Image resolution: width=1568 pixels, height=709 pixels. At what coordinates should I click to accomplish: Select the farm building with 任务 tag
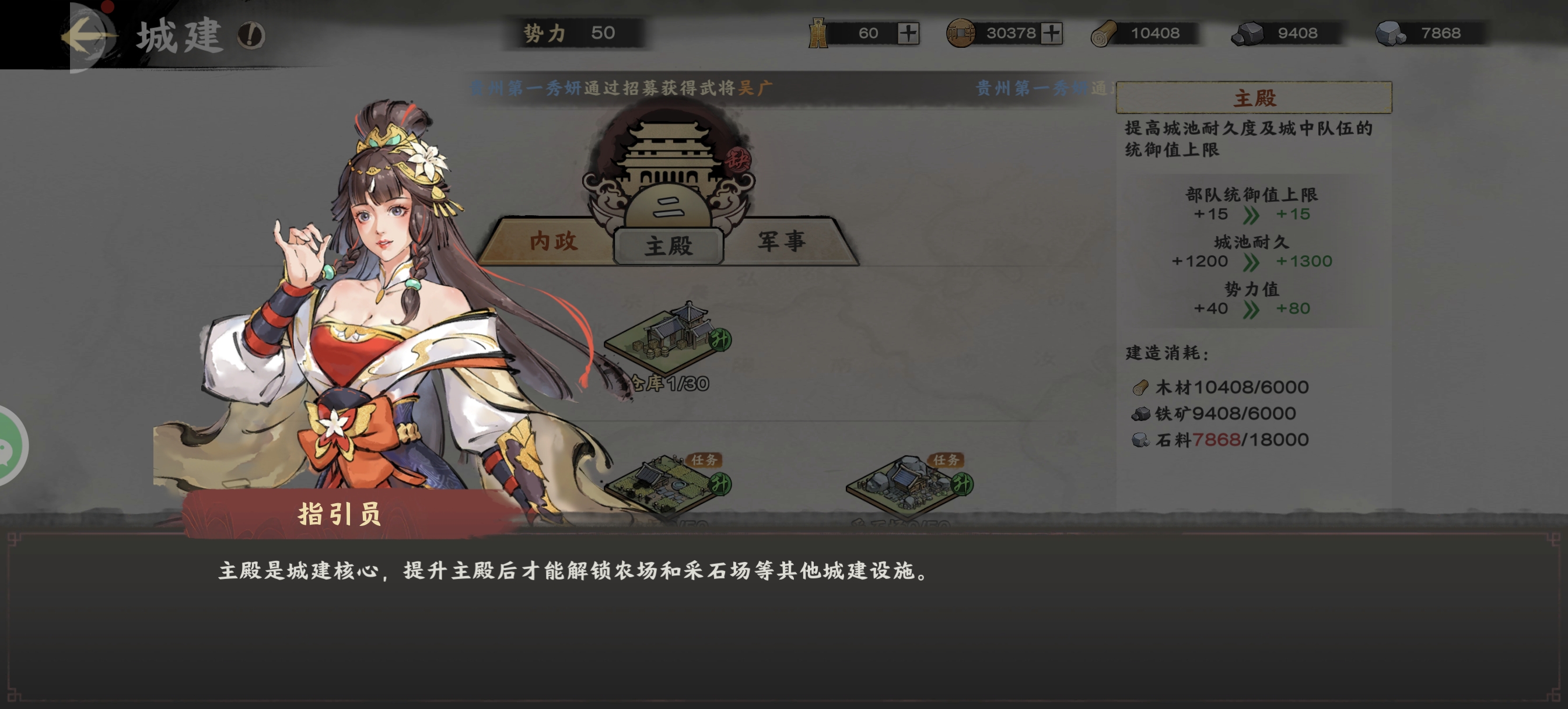(667, 485)
